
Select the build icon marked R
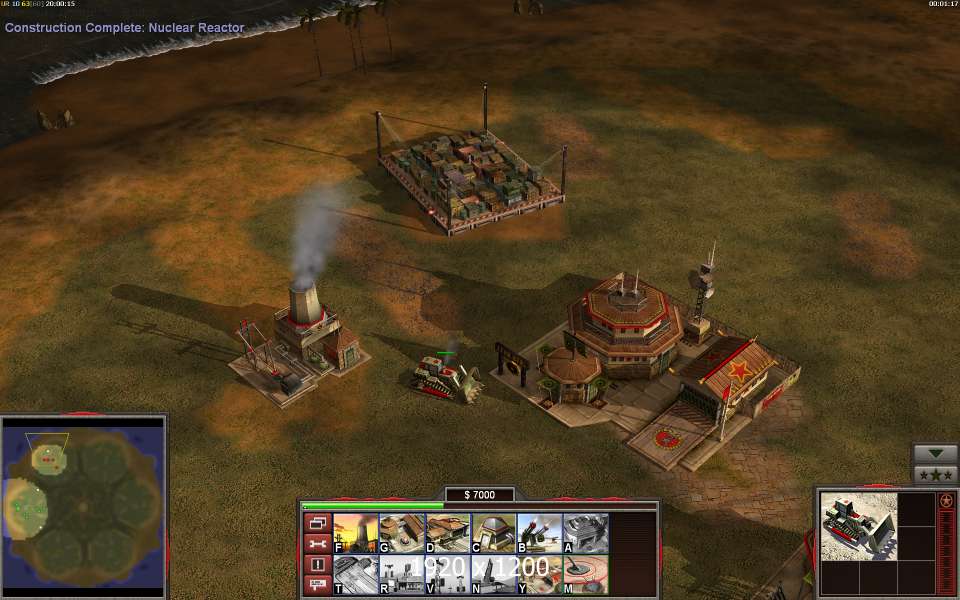point(402,576)
